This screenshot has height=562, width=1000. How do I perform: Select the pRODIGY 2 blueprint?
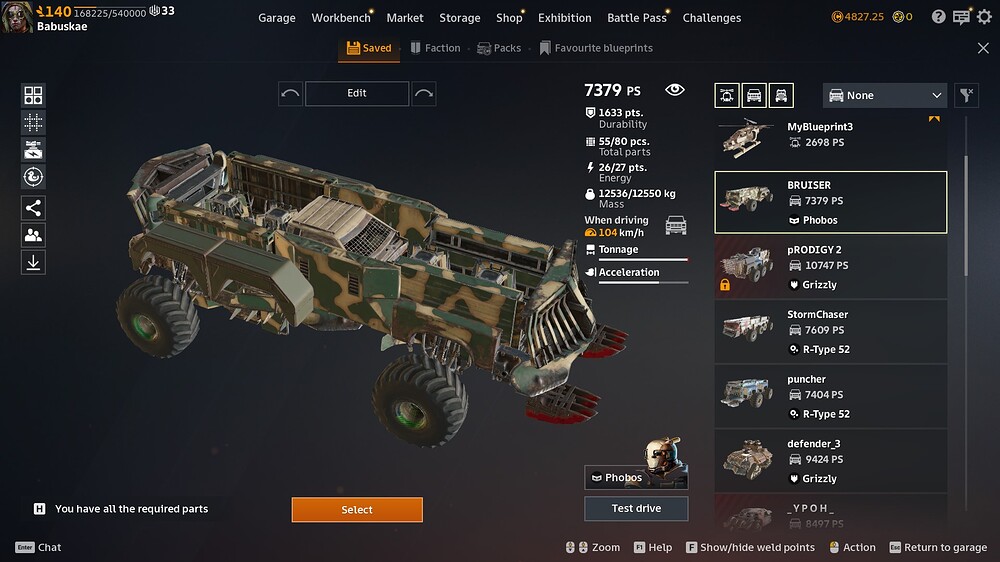click(830, 266)
